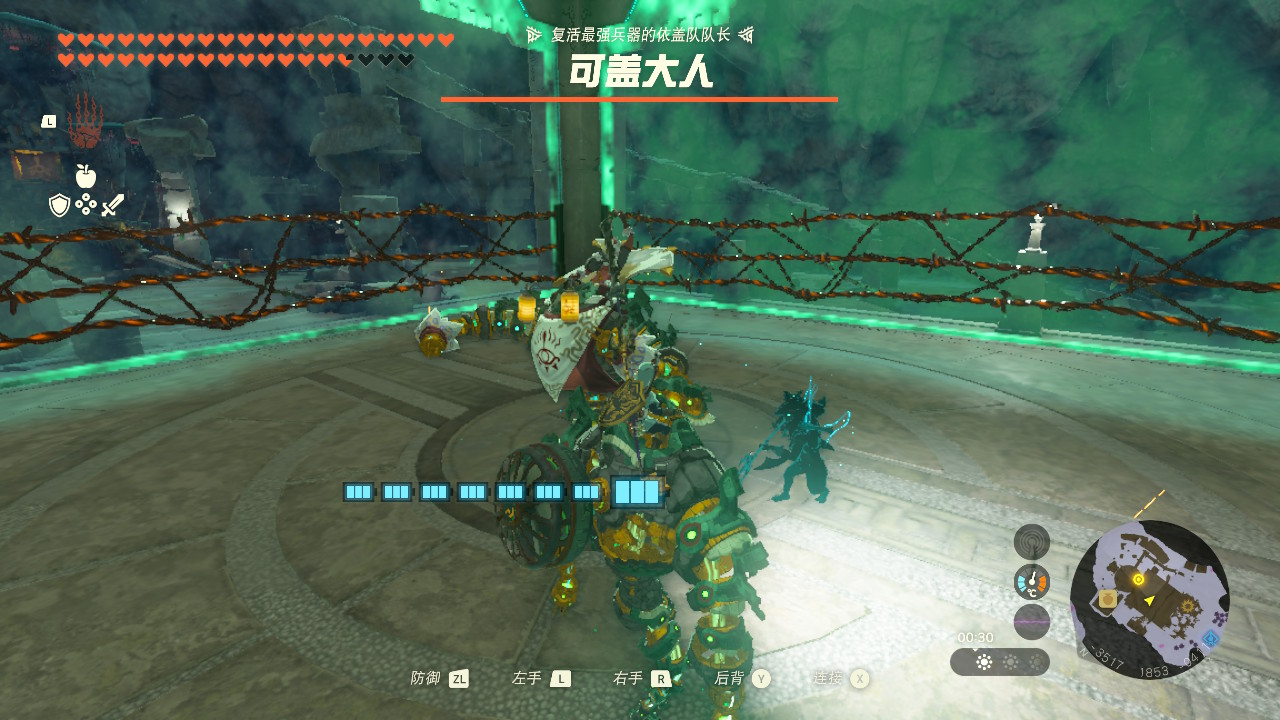
Task: Click the treasure chest marker on minimap
Action: [1108, 599]
